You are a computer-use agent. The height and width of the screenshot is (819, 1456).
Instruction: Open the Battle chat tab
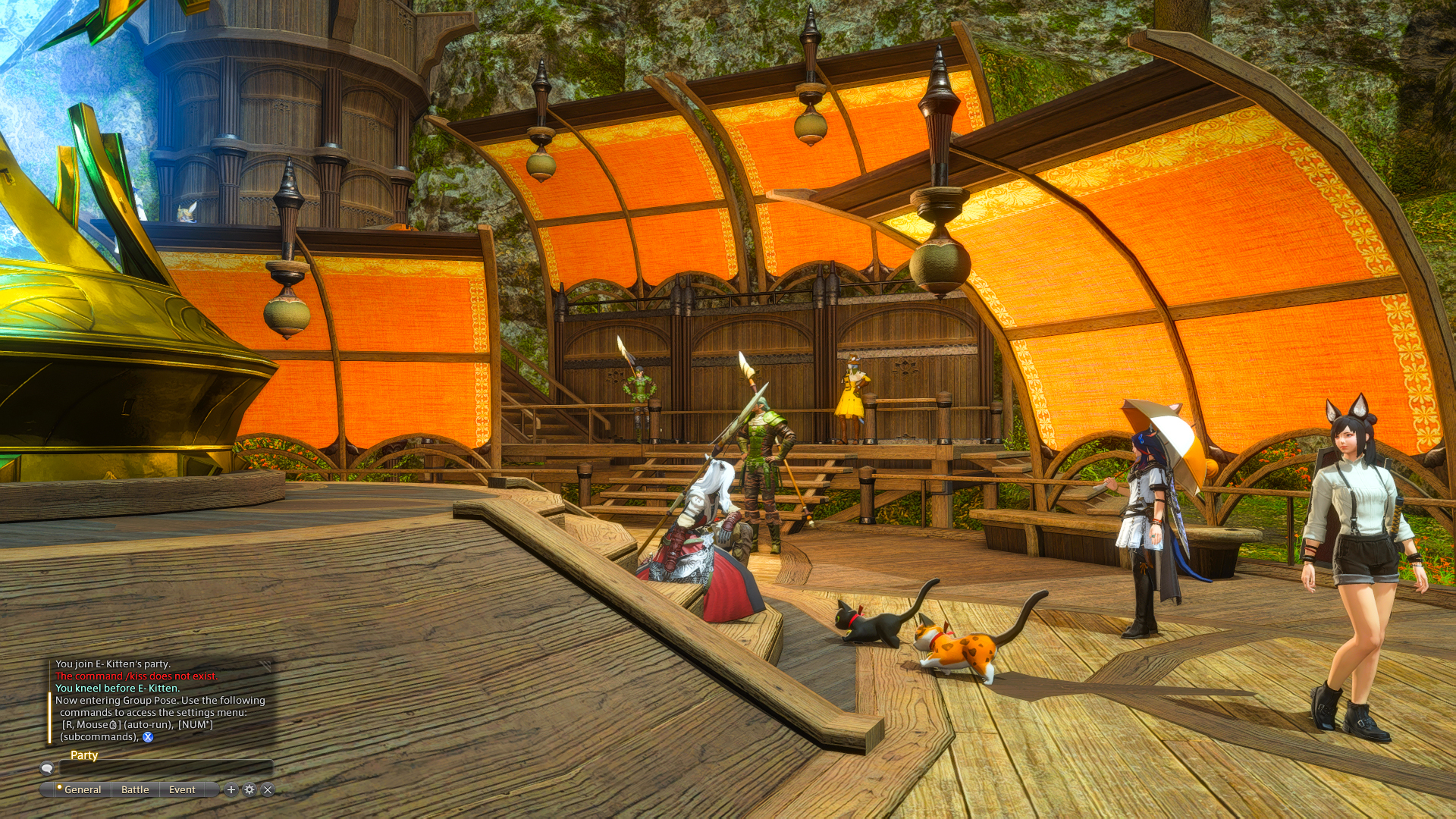[135, 789]
